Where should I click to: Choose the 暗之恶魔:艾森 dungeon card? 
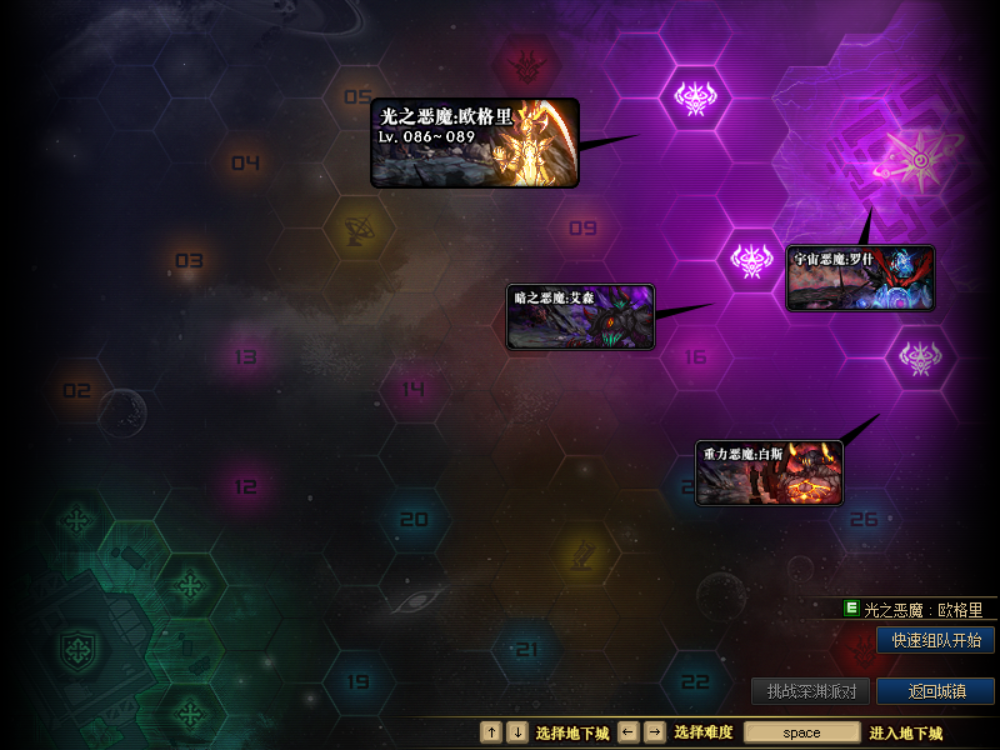(580, 317)
